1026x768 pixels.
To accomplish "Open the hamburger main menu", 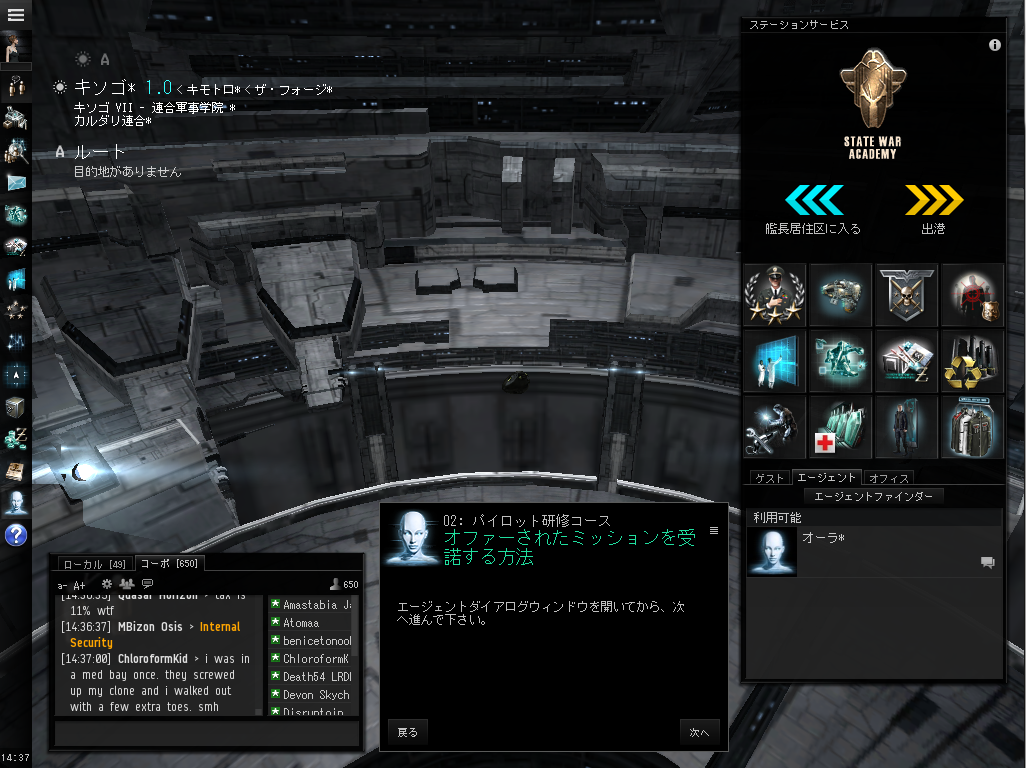I will [x=16, y=15].
